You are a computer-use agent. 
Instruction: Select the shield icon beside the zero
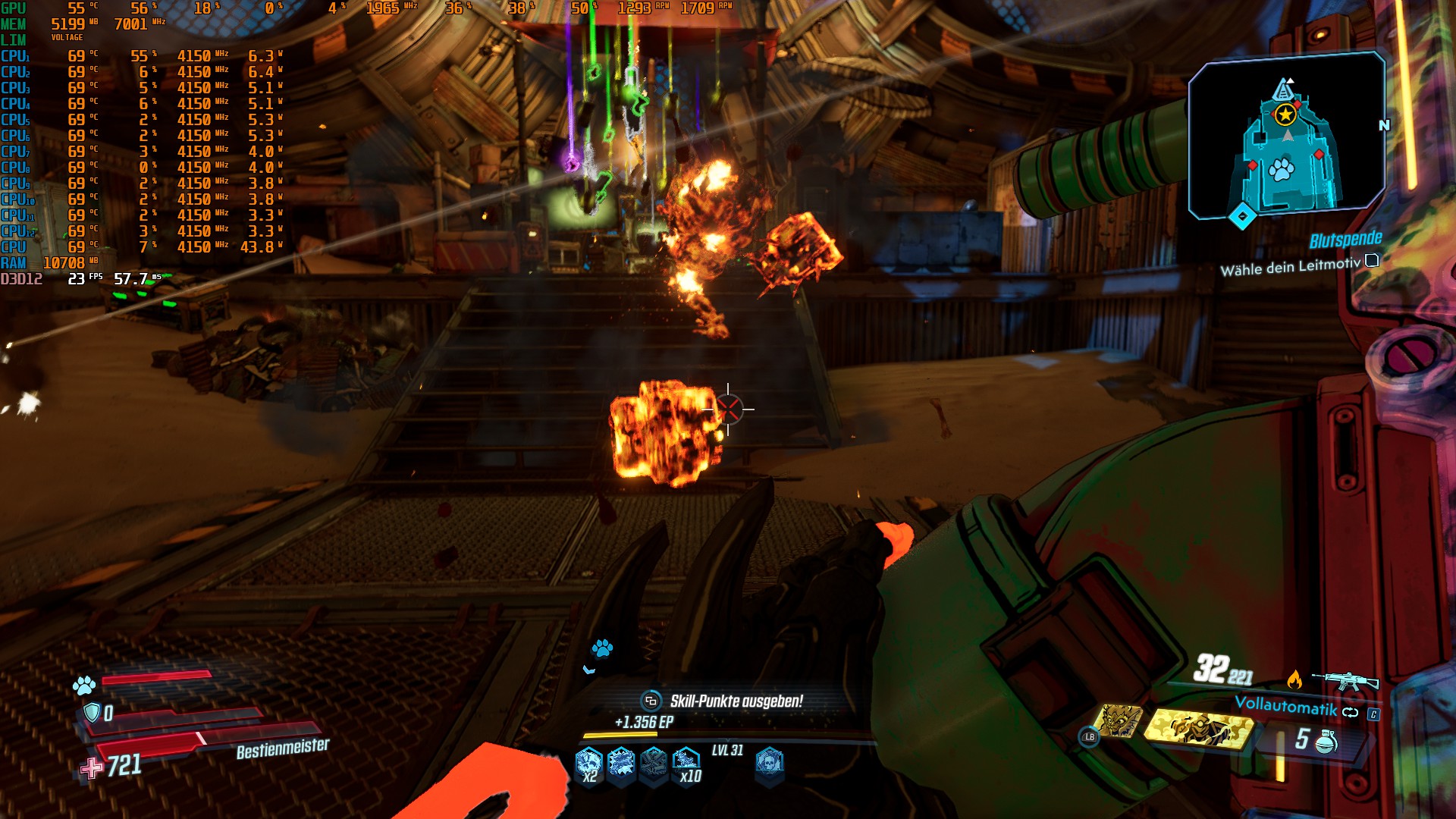[92, 712]
